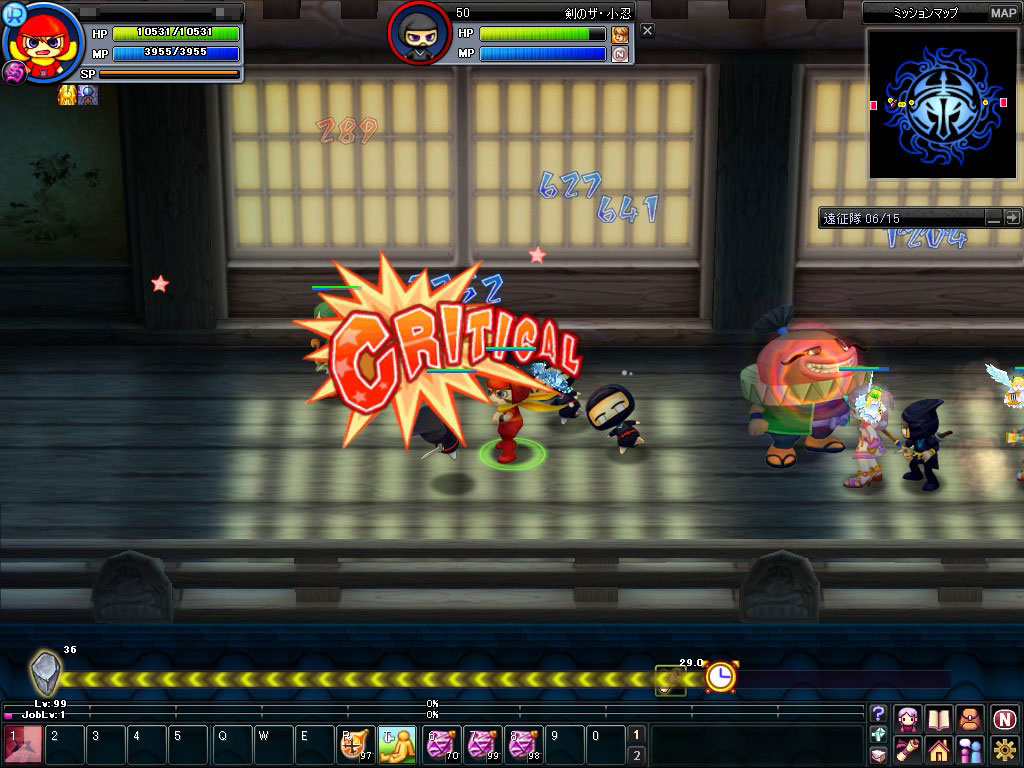1024x768 pixels.
Task: Open the full map with the MAP button
Action: point(1003,13)
